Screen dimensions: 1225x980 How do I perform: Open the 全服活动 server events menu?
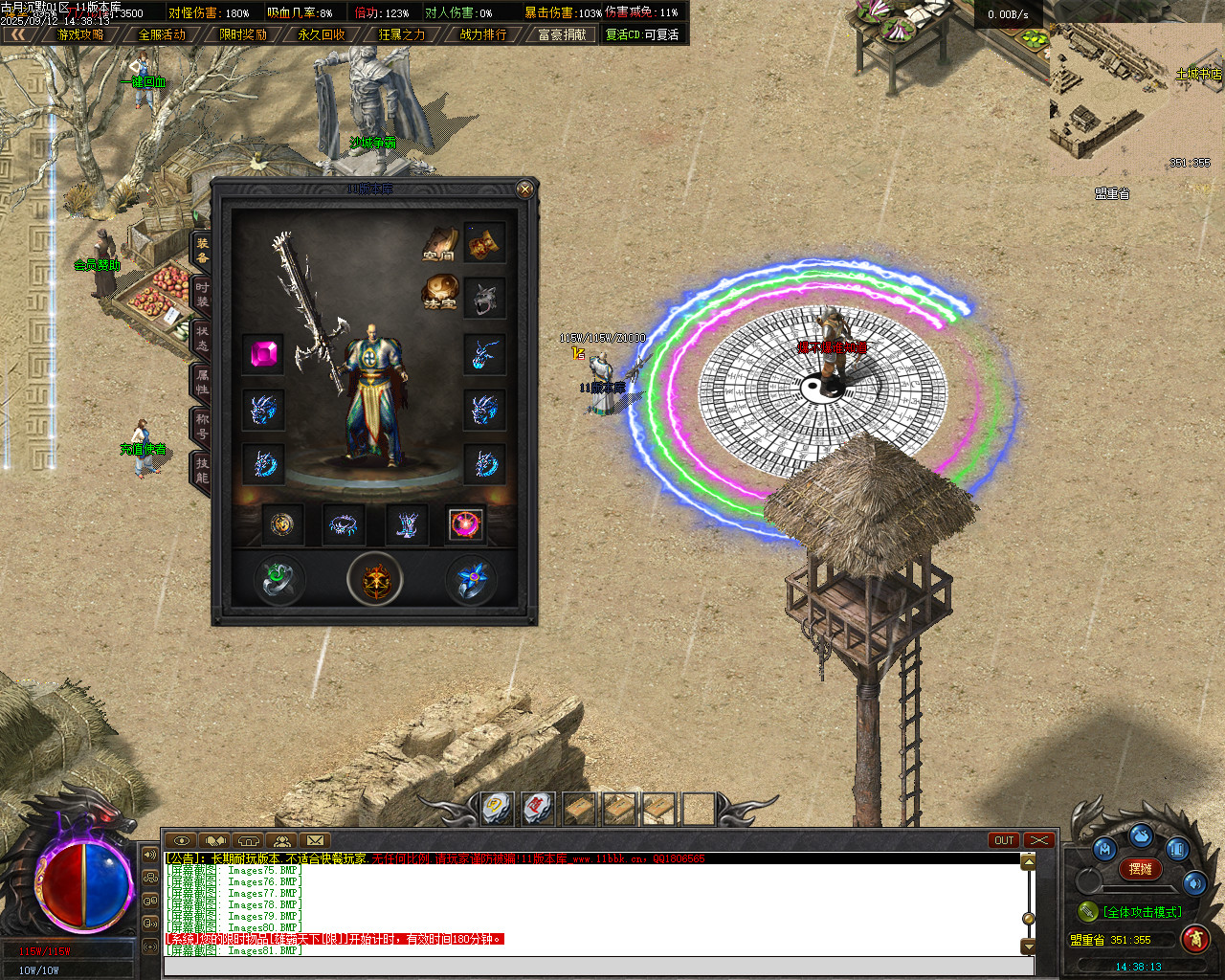tap(162, 34)
